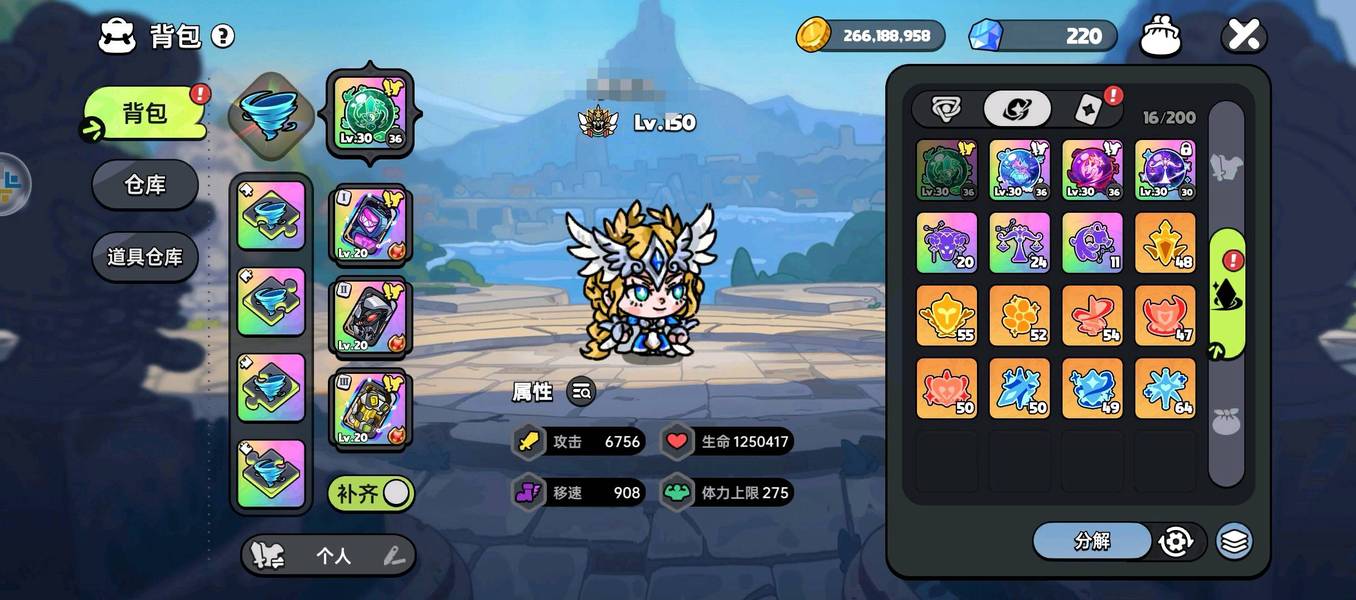Open the 道具仓库 item warehouse
This screenshot has height=600, width=1356.
pos(145,257)
